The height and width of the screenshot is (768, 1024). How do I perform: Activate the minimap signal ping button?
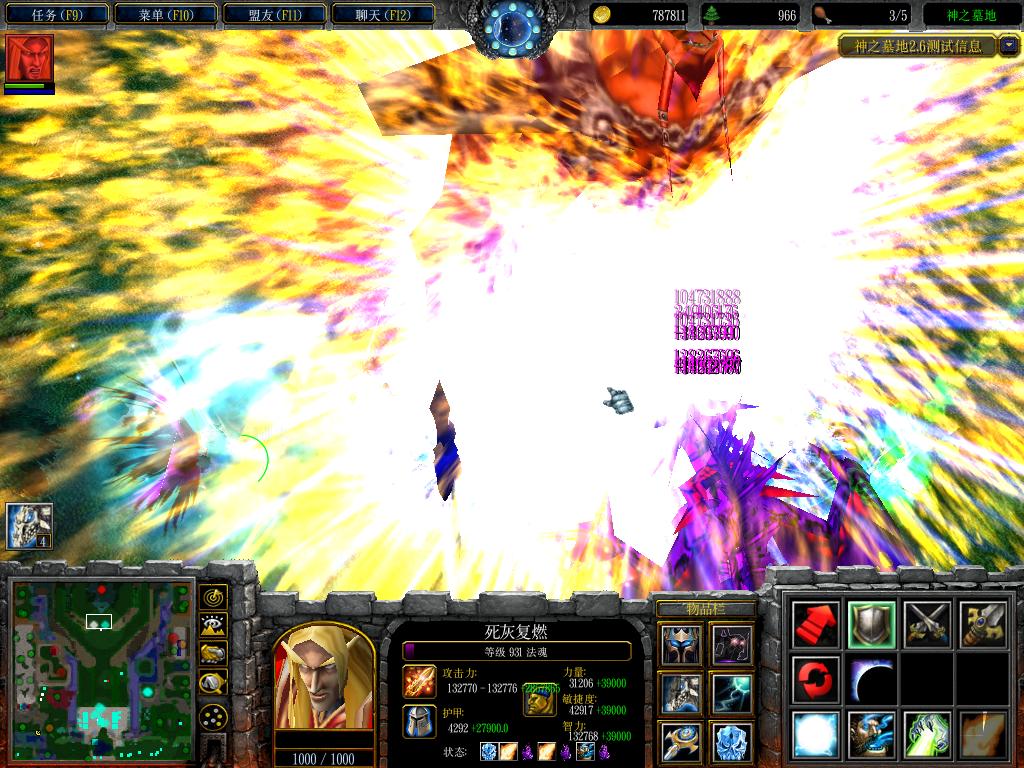point(213,597)
